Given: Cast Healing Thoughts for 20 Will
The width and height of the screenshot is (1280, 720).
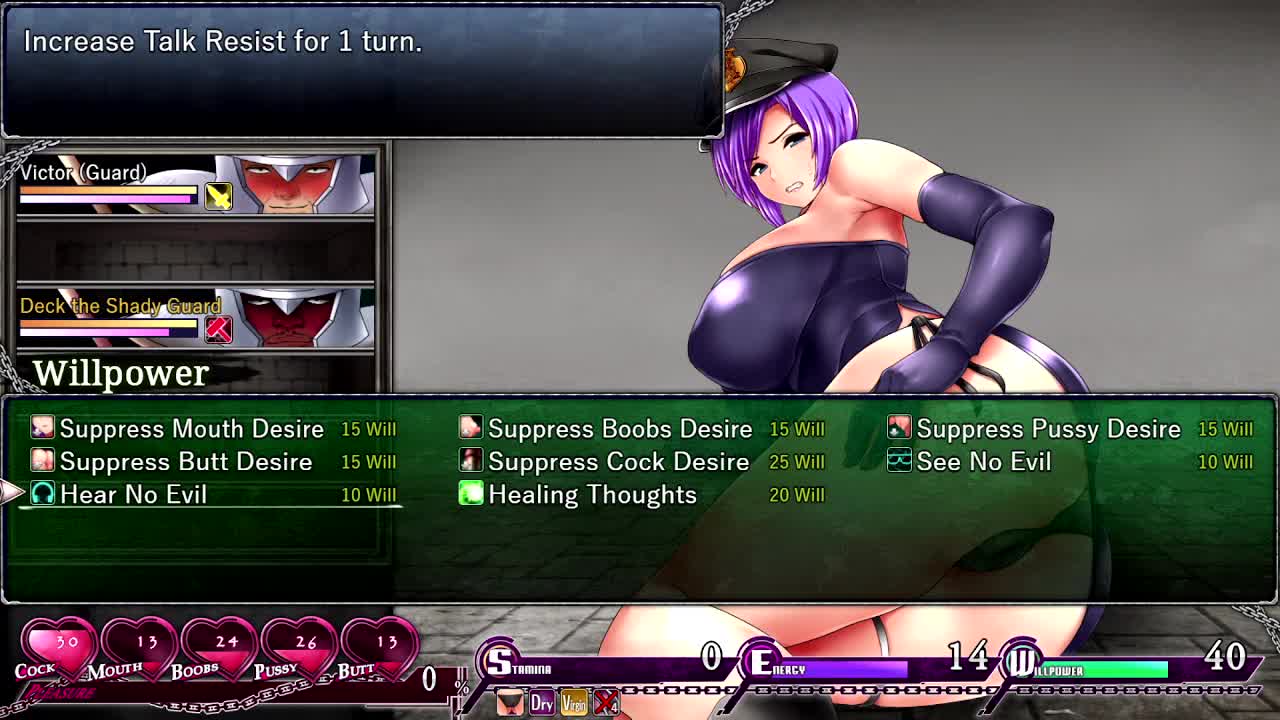Looking at the screenshot, I should pos(592,495).
